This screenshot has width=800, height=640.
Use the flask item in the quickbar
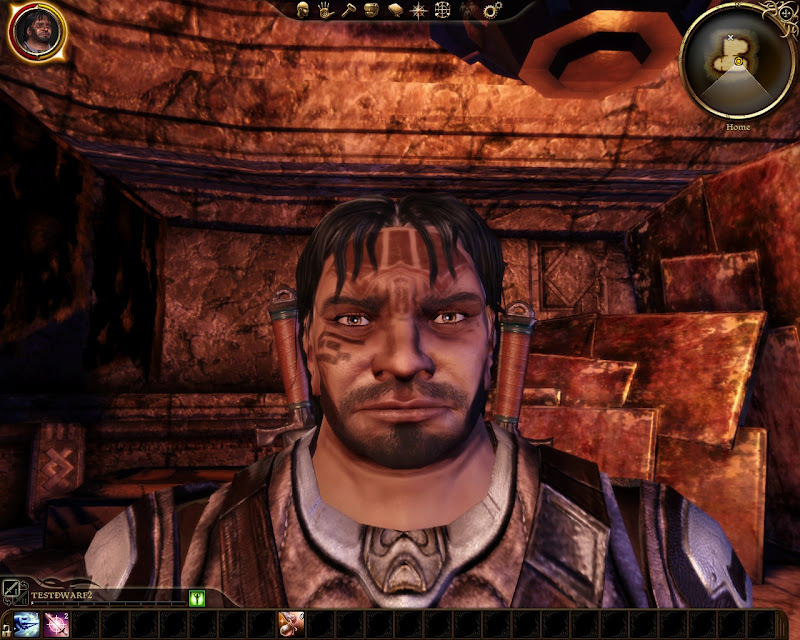(x=291, y=624)
